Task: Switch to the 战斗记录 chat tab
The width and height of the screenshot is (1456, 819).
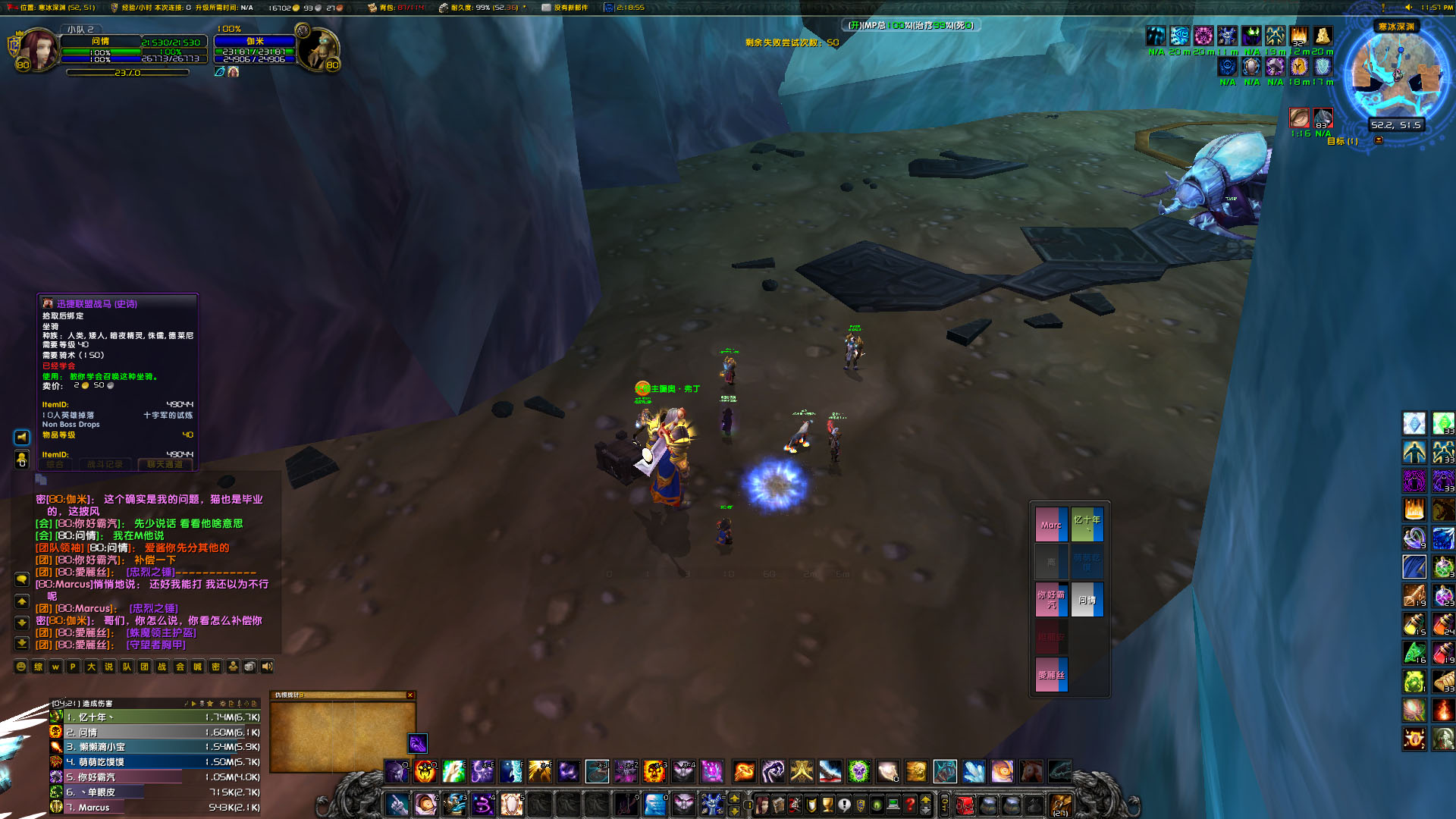Action: coord(106,464)
